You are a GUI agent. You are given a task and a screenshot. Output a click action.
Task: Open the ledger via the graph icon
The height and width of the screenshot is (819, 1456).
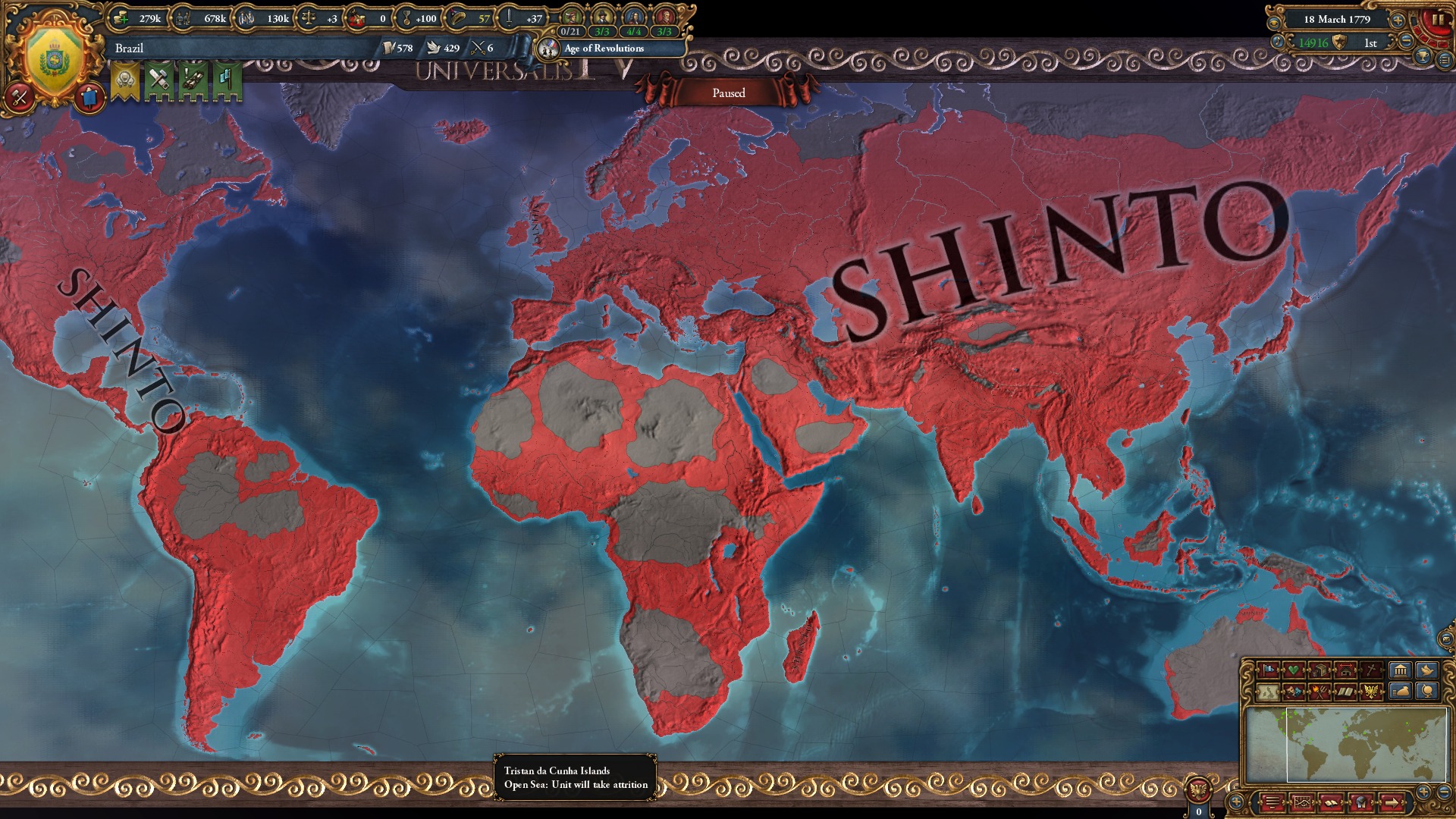pos(1302,804)
